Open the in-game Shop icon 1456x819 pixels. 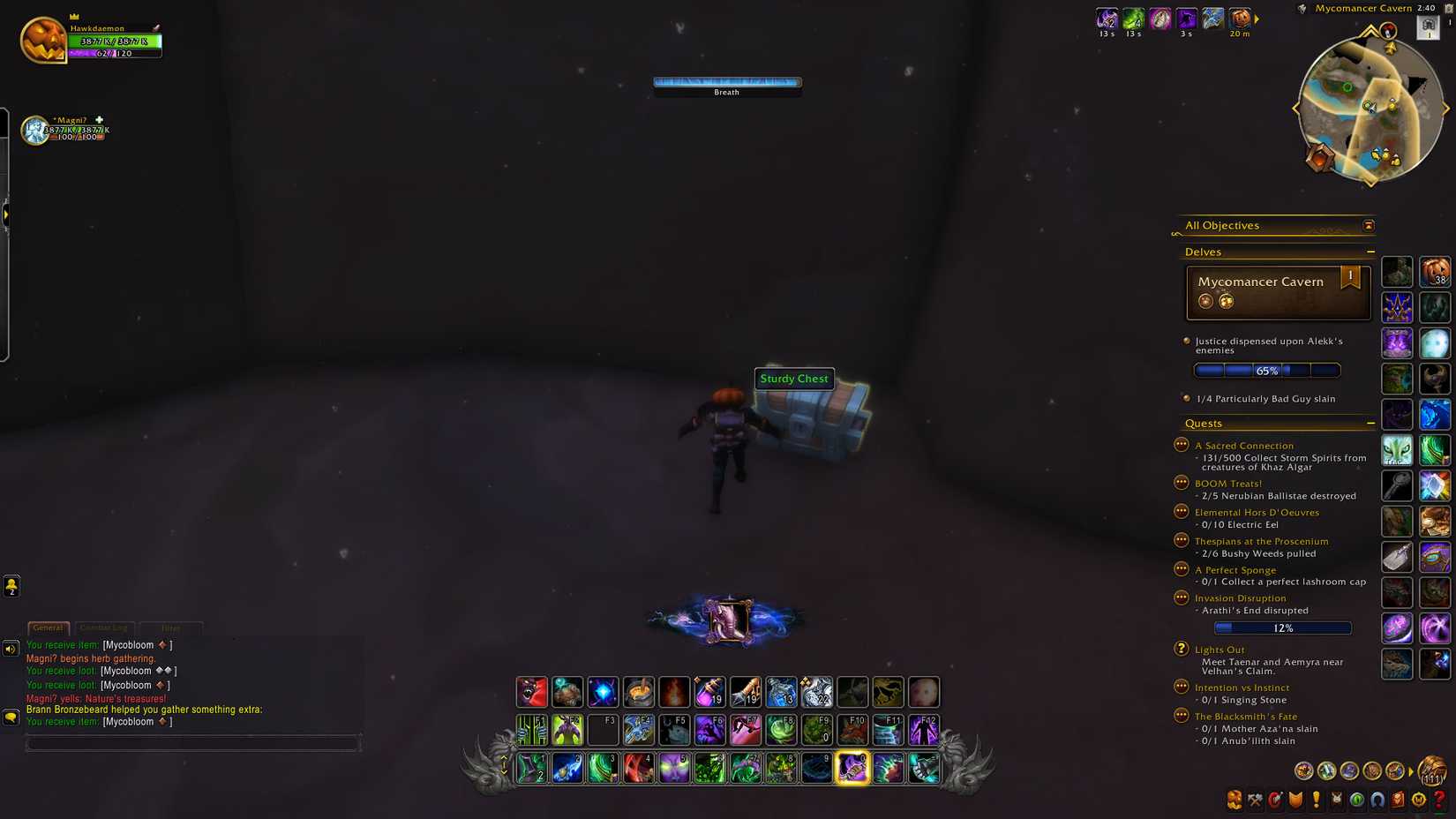tap(1418, 800)
